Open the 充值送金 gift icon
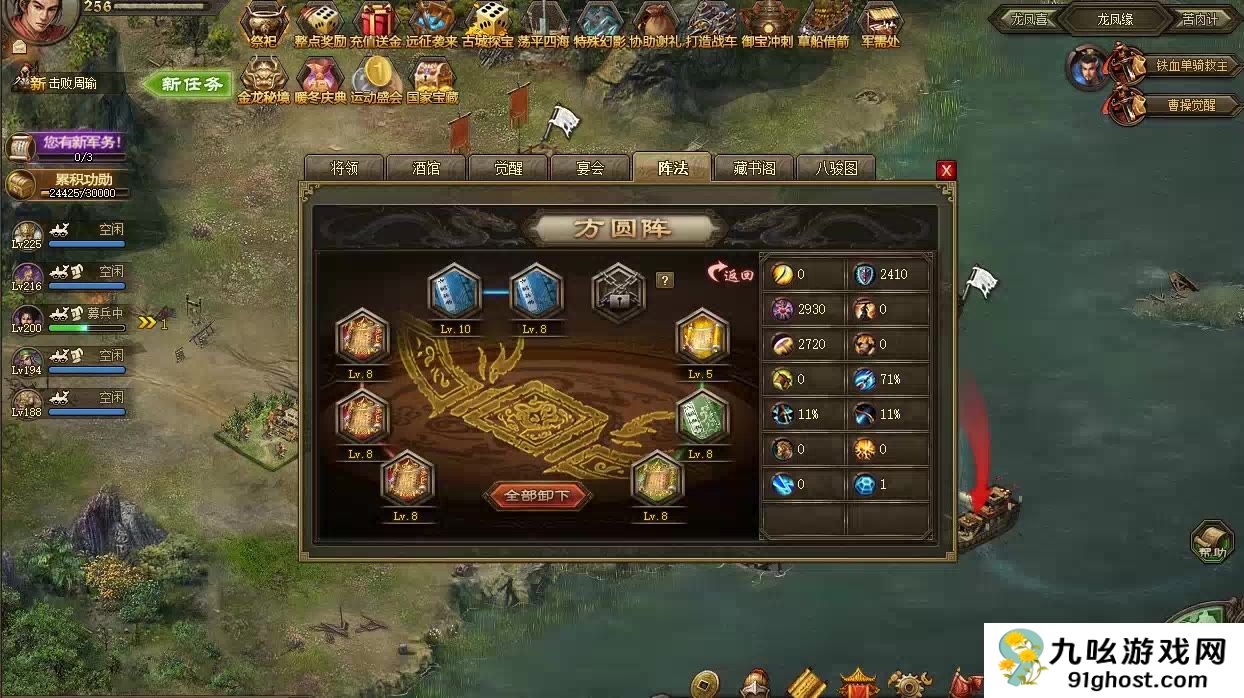This screenshot has height=698, width=1244. (376, 24)
